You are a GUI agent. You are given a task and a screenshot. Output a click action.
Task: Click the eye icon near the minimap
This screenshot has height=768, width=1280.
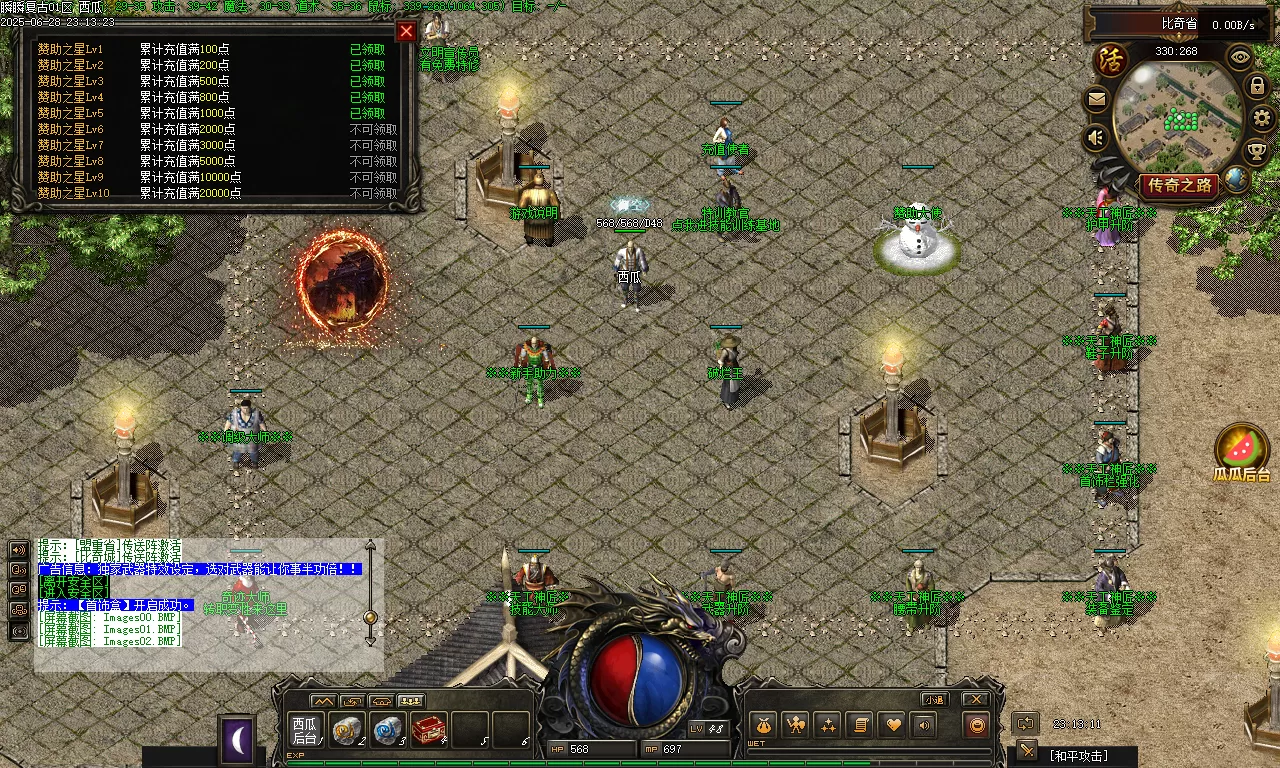click(x=1240, y=56)
